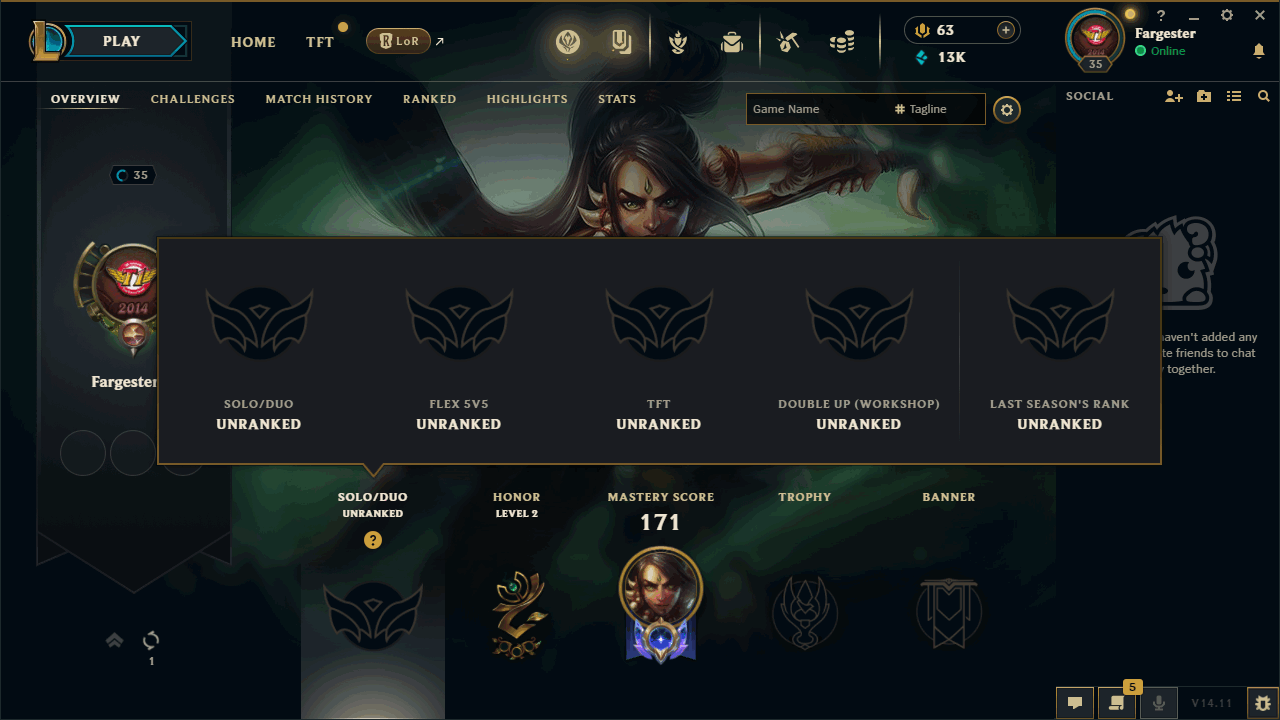Open Clash via the trophy icon
The image size is (1280, 720).
(x=679, y=42)
